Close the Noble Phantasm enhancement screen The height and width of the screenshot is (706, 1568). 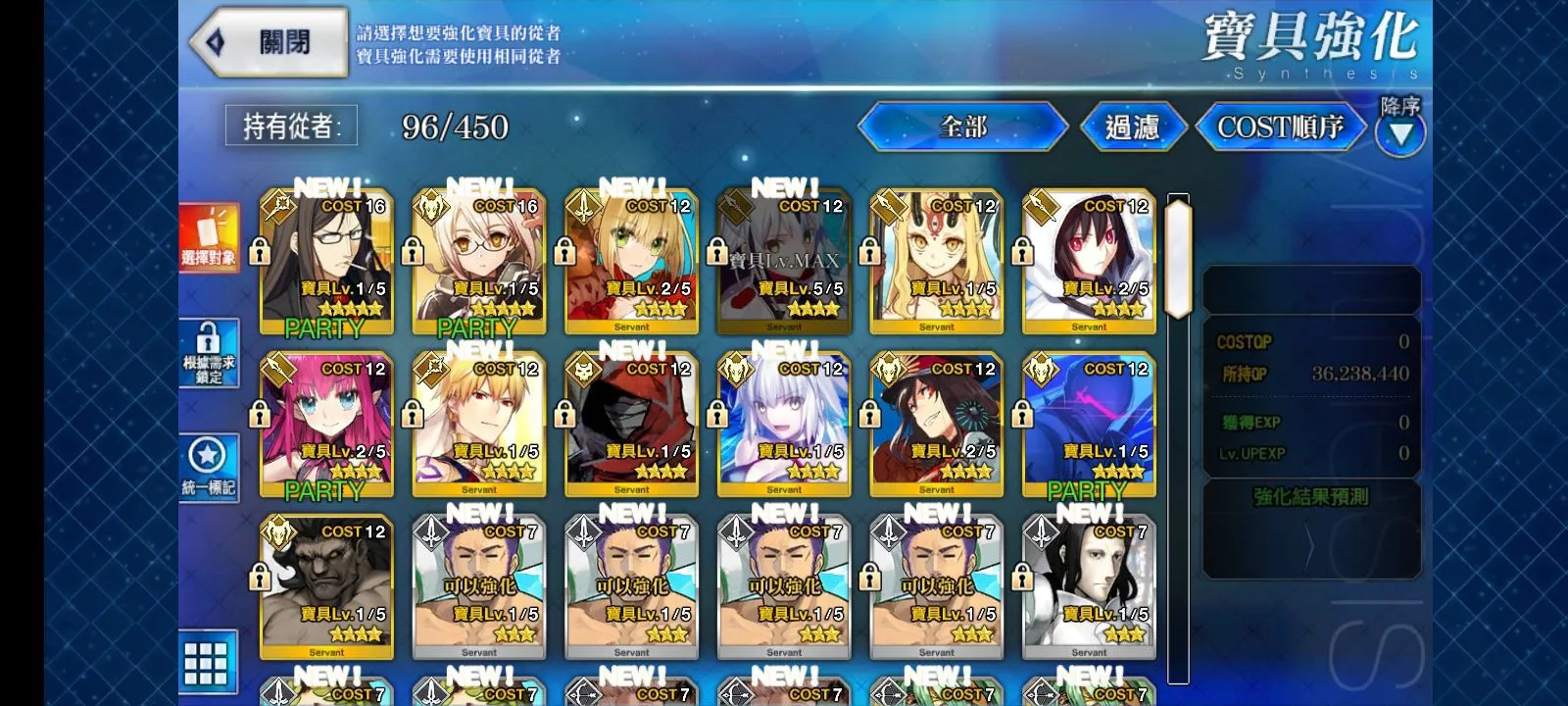268,42
